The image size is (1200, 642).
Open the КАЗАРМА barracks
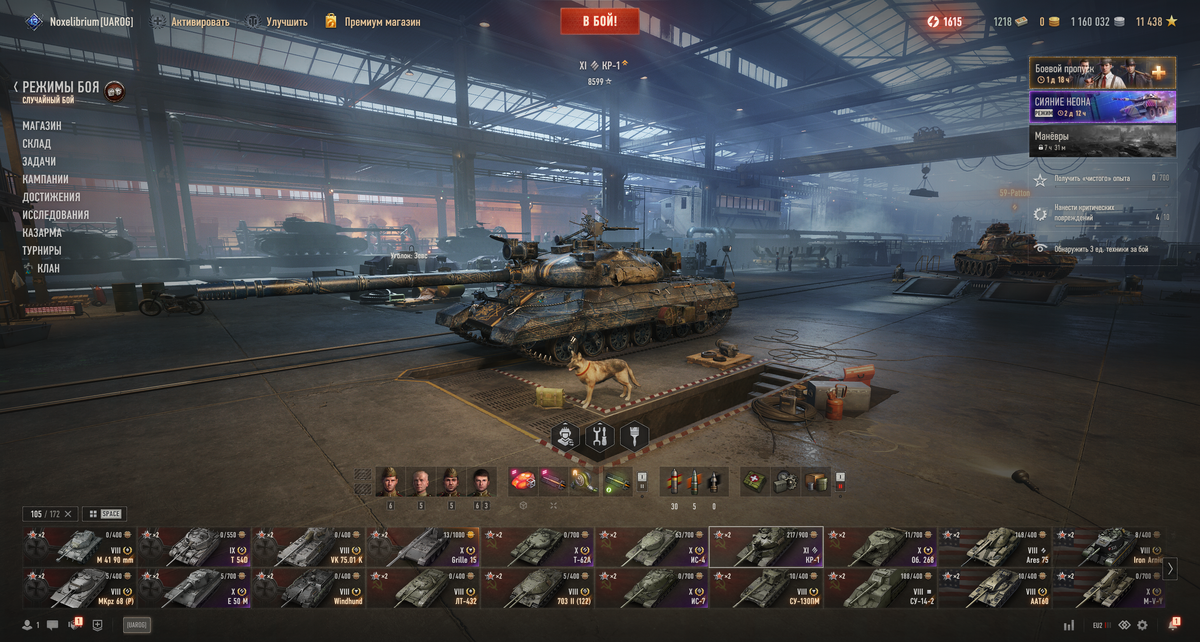(42, 232)
